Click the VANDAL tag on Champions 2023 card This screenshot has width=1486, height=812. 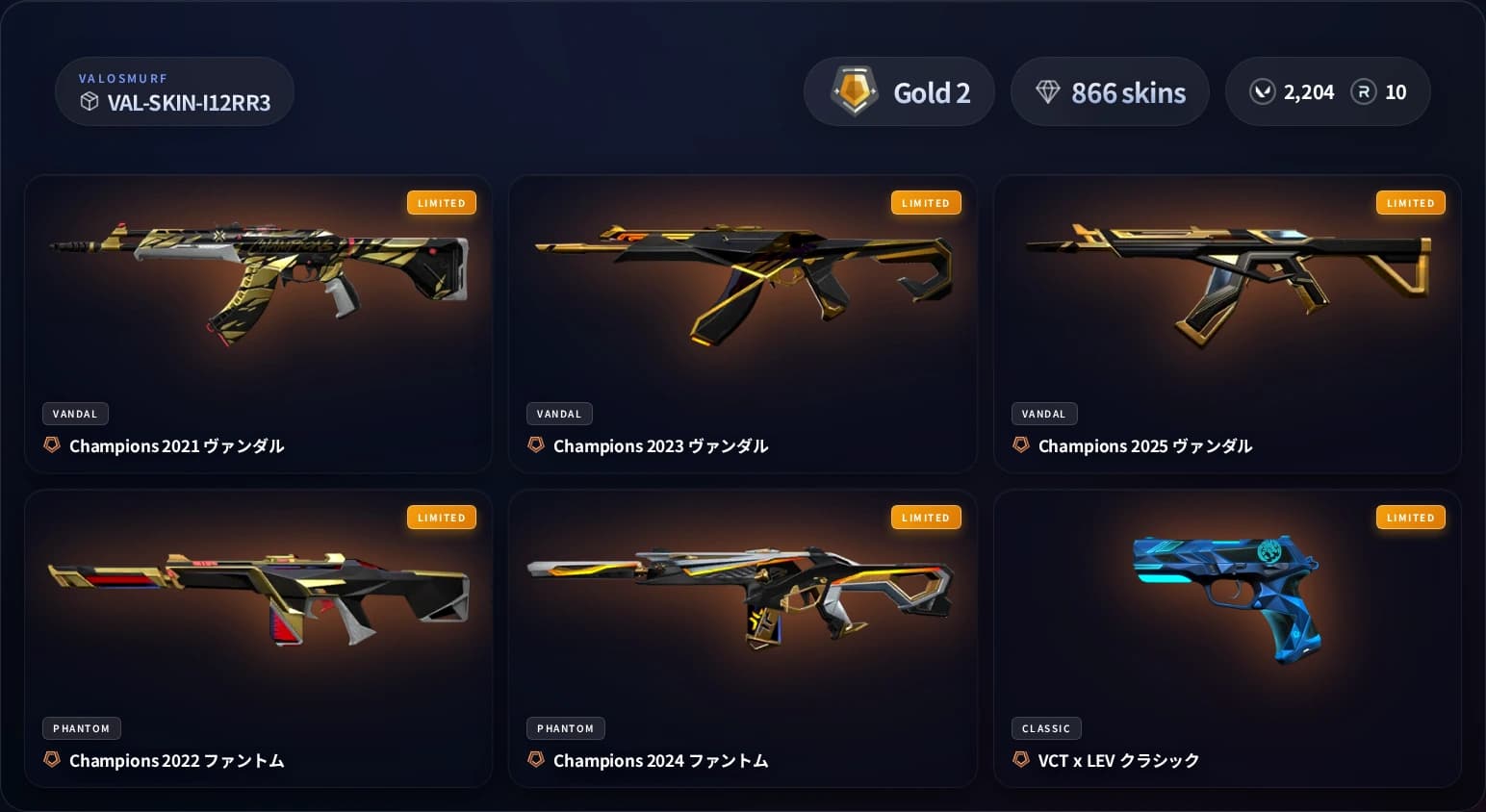pos(559,414)
